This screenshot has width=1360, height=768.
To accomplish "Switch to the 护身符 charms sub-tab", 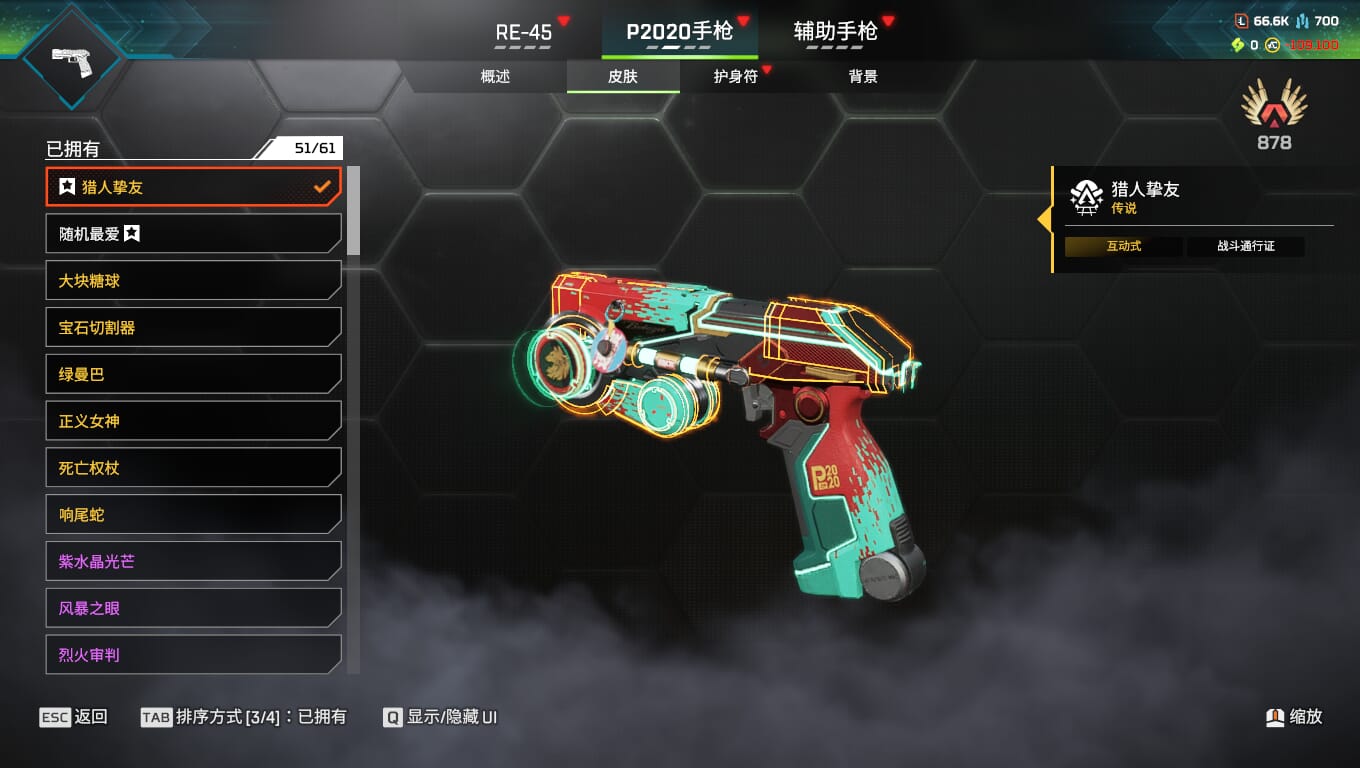I will click(x=736, y=77).
